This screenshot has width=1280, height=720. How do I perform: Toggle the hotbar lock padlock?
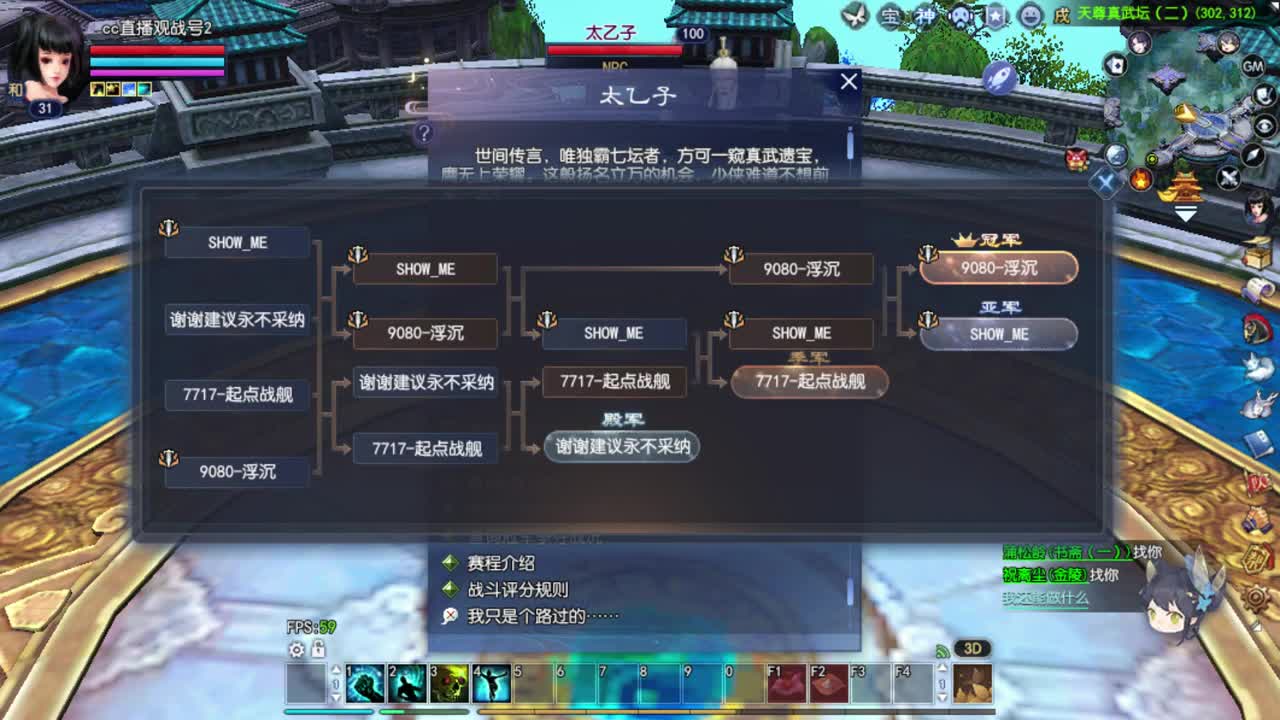318,651
